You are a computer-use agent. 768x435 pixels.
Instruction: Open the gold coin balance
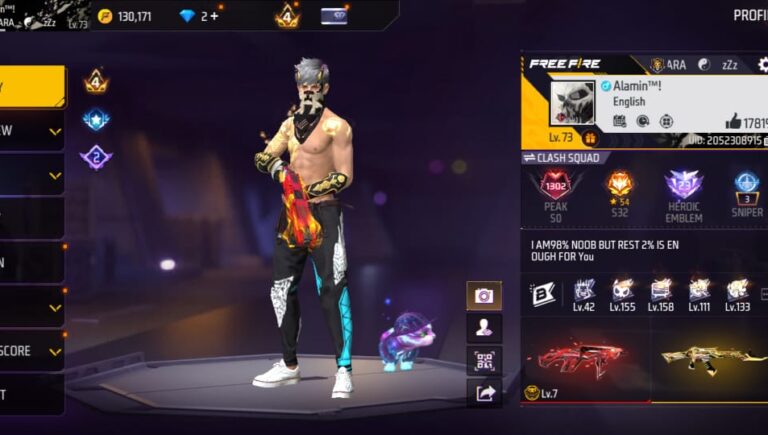click(x=125, y=16)
